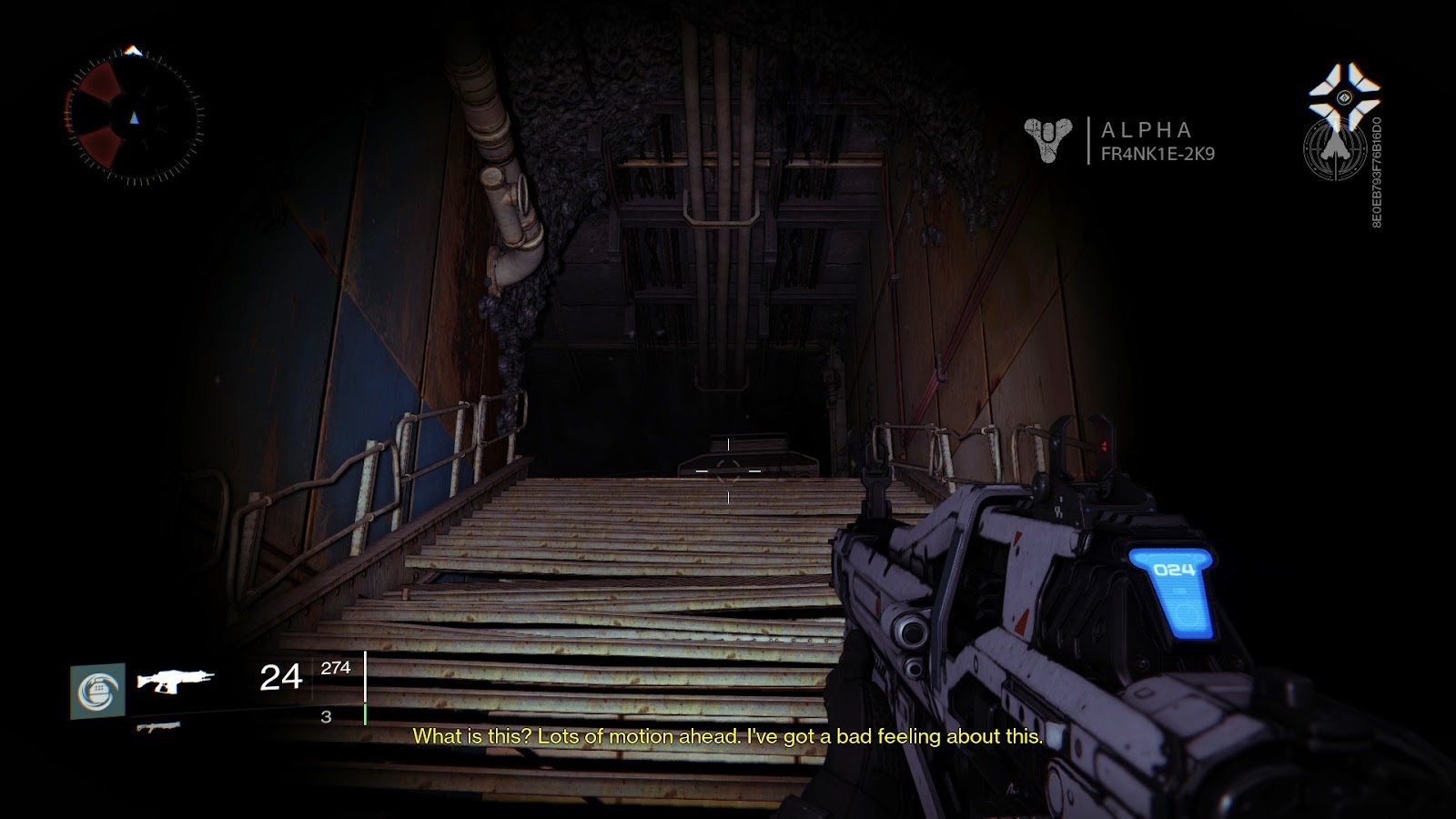Click the reserve ammo value 274
This screenshot has width=1456, height=819.
(x=336, y=668)
